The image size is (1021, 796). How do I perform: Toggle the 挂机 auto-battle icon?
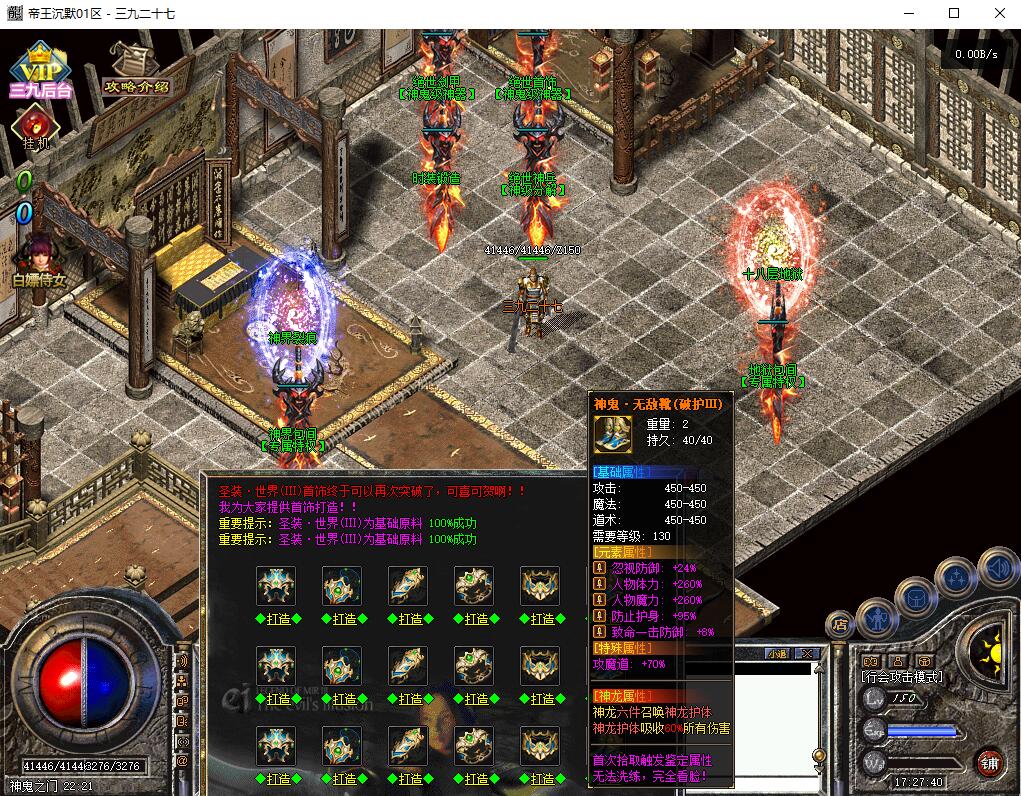(x=36, y=127)
